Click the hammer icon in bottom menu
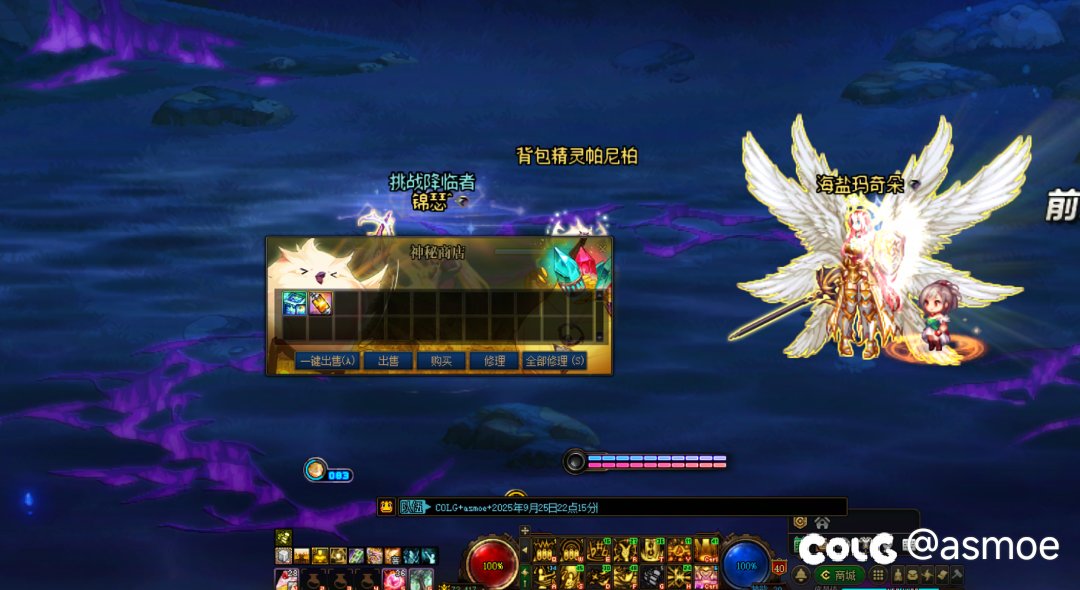The width and height of the screenshot is (1080, 590). (957, 575)
